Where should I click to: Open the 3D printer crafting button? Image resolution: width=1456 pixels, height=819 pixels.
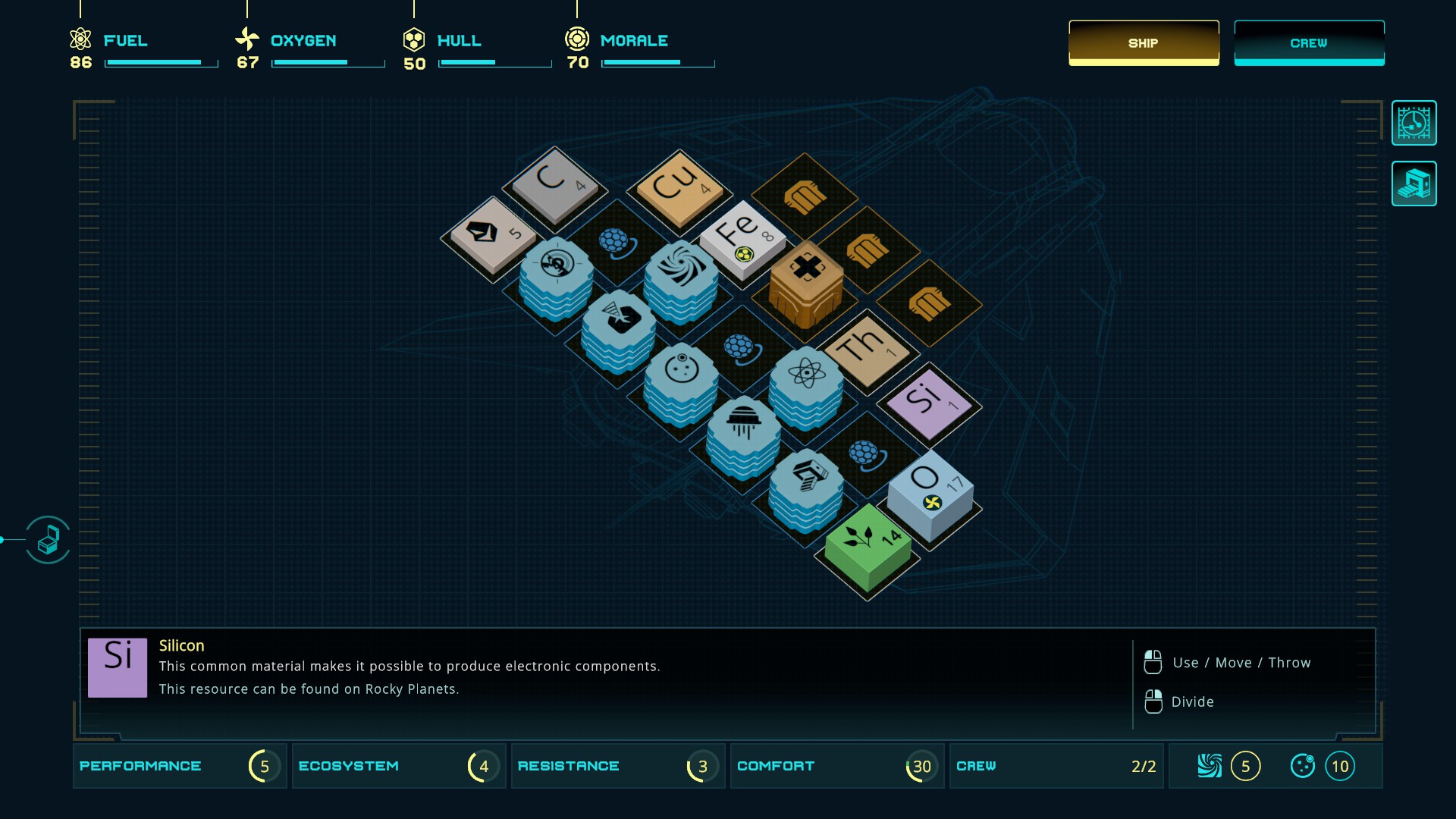1414,184
